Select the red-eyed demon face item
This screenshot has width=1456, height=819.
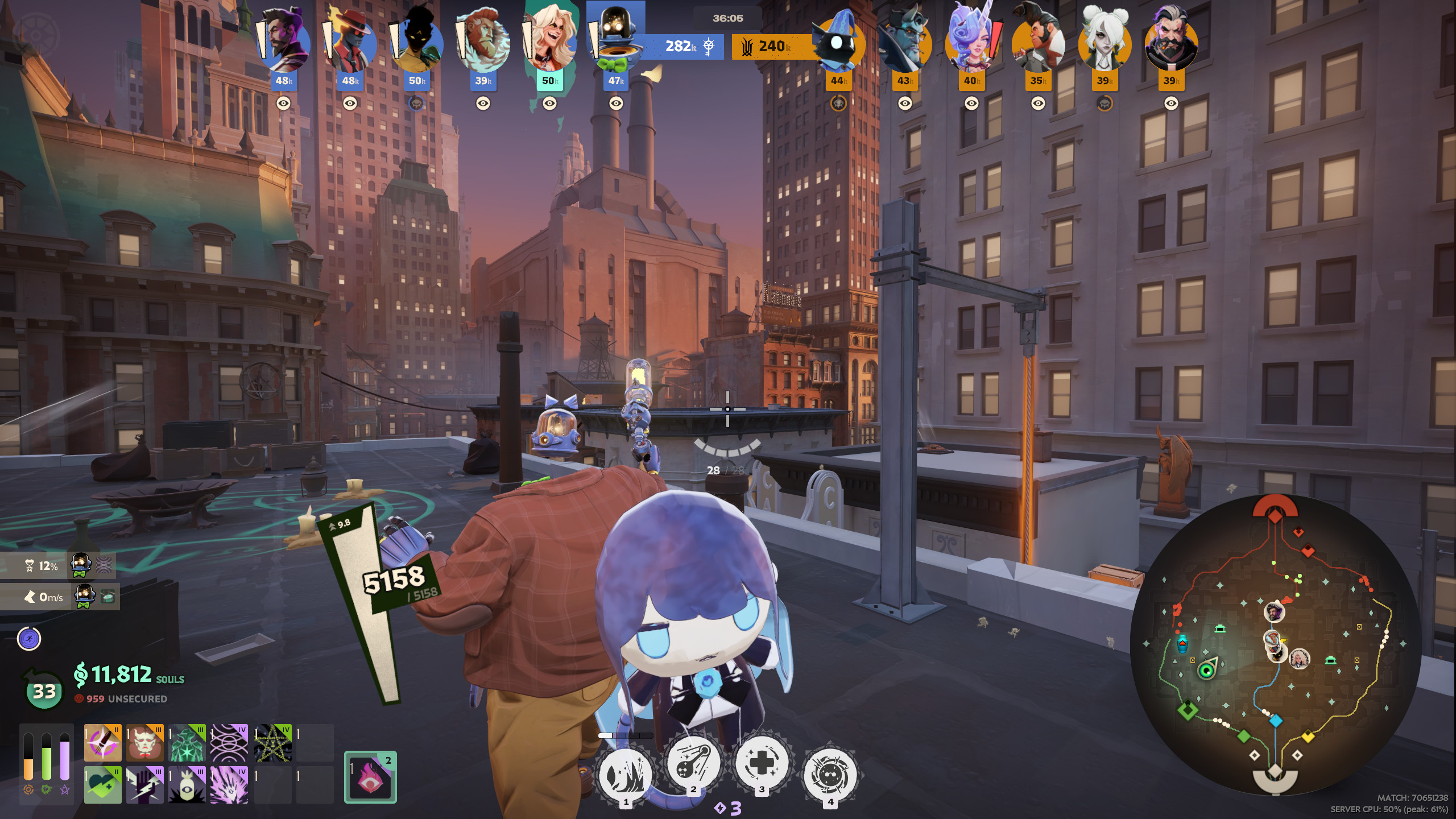pyautogui.click(x=144, y=743)
